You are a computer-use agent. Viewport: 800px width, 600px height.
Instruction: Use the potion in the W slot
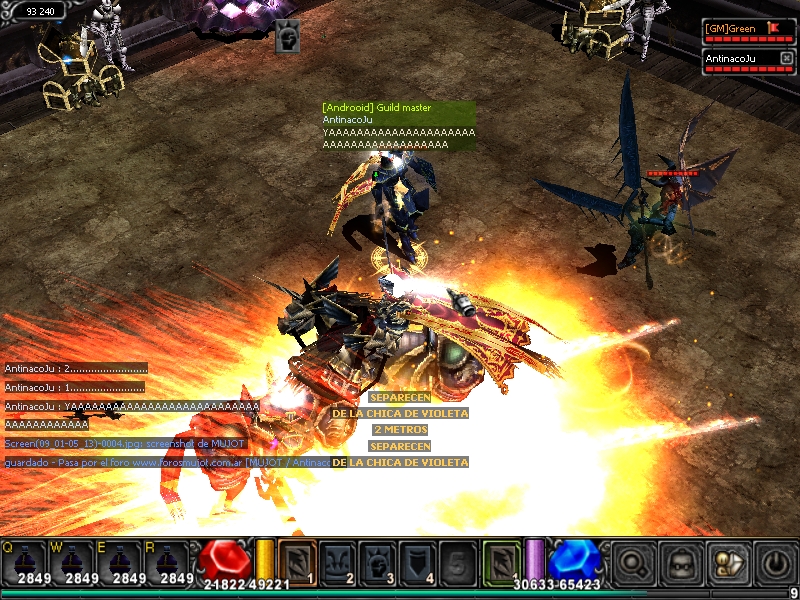click(x=73, y=563)
